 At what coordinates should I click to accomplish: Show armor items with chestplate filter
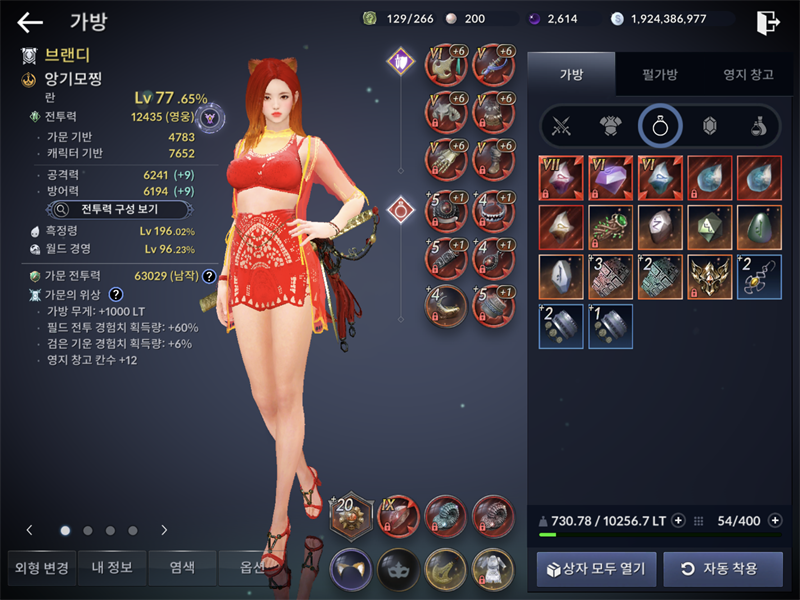point(611,126)
